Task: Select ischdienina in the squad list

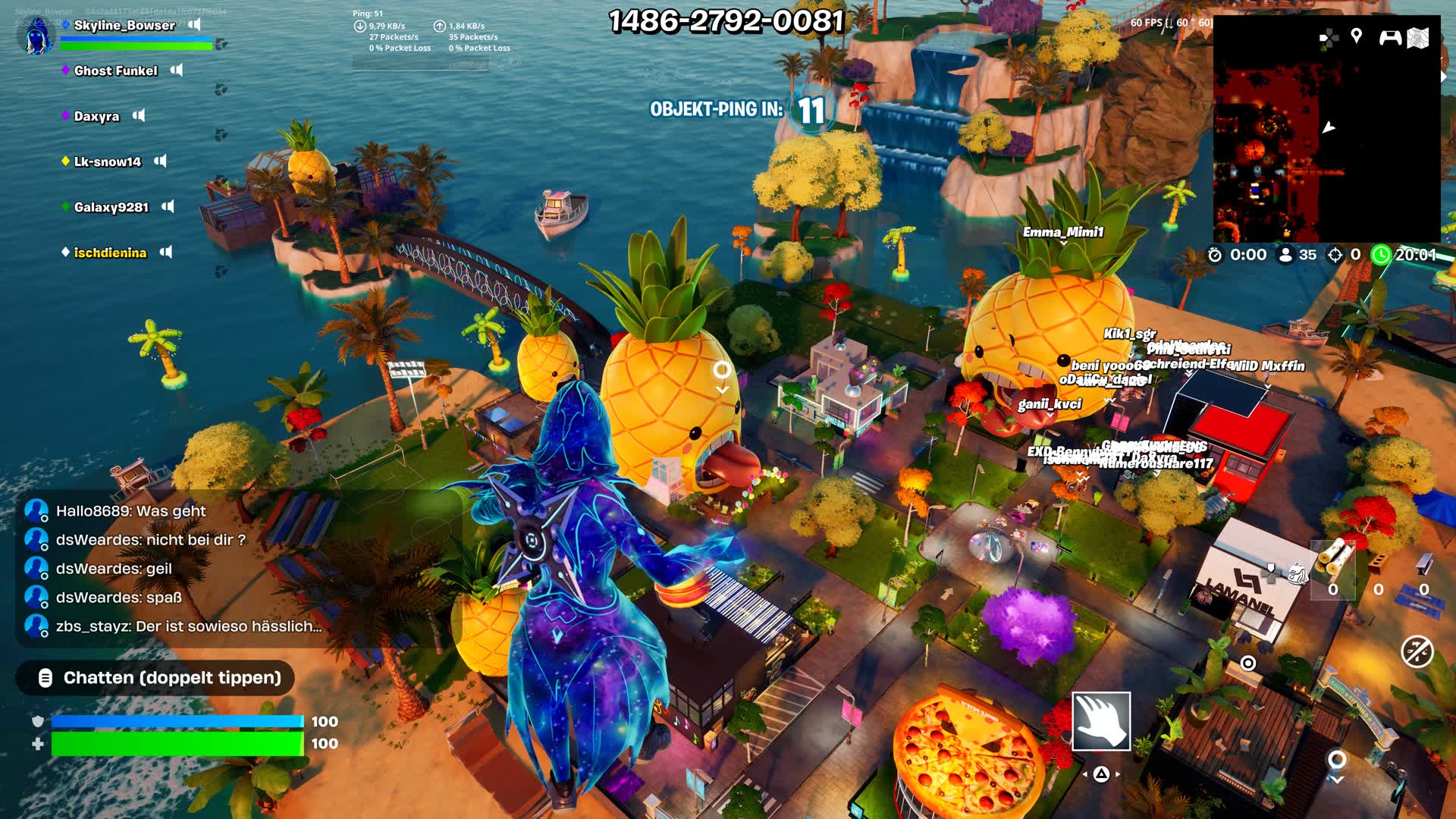Action: (x=110, y=253)
